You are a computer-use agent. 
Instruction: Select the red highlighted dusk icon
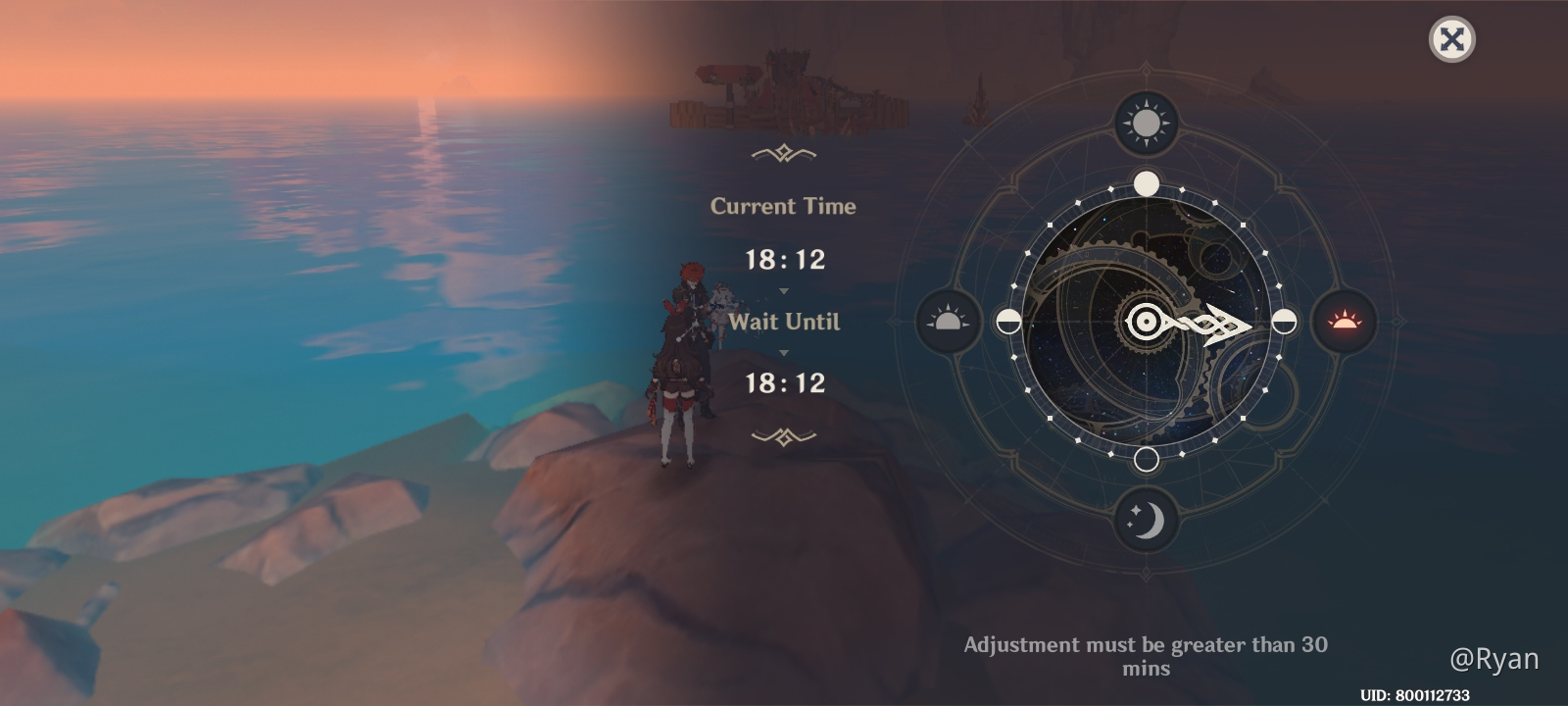tap(1347, 322)
